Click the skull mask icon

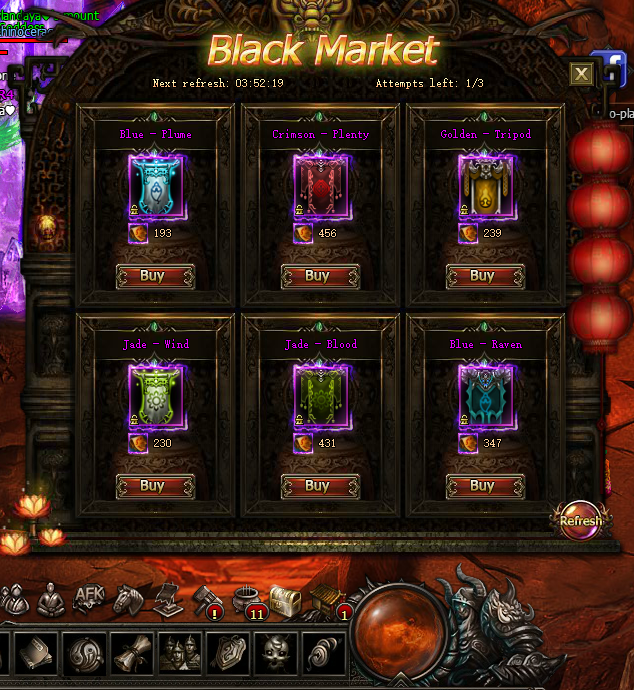[277, 654]
